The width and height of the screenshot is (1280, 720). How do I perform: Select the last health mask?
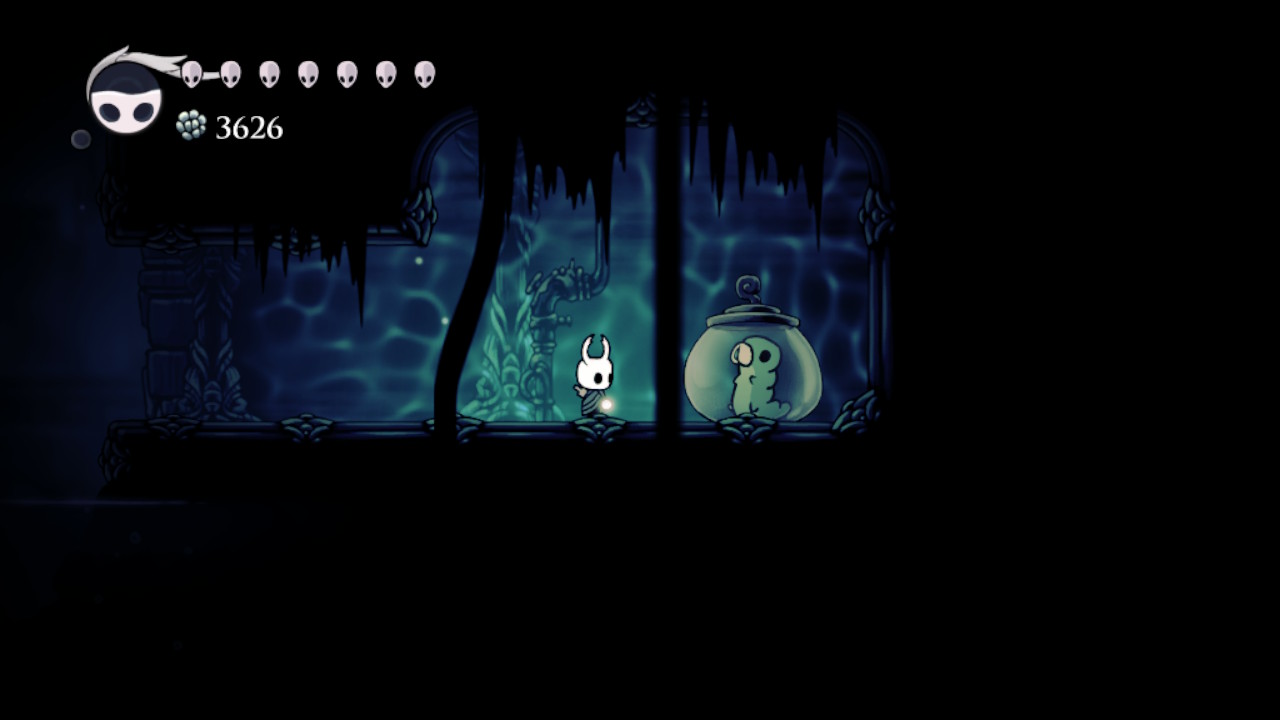click(x=425, y=71)
